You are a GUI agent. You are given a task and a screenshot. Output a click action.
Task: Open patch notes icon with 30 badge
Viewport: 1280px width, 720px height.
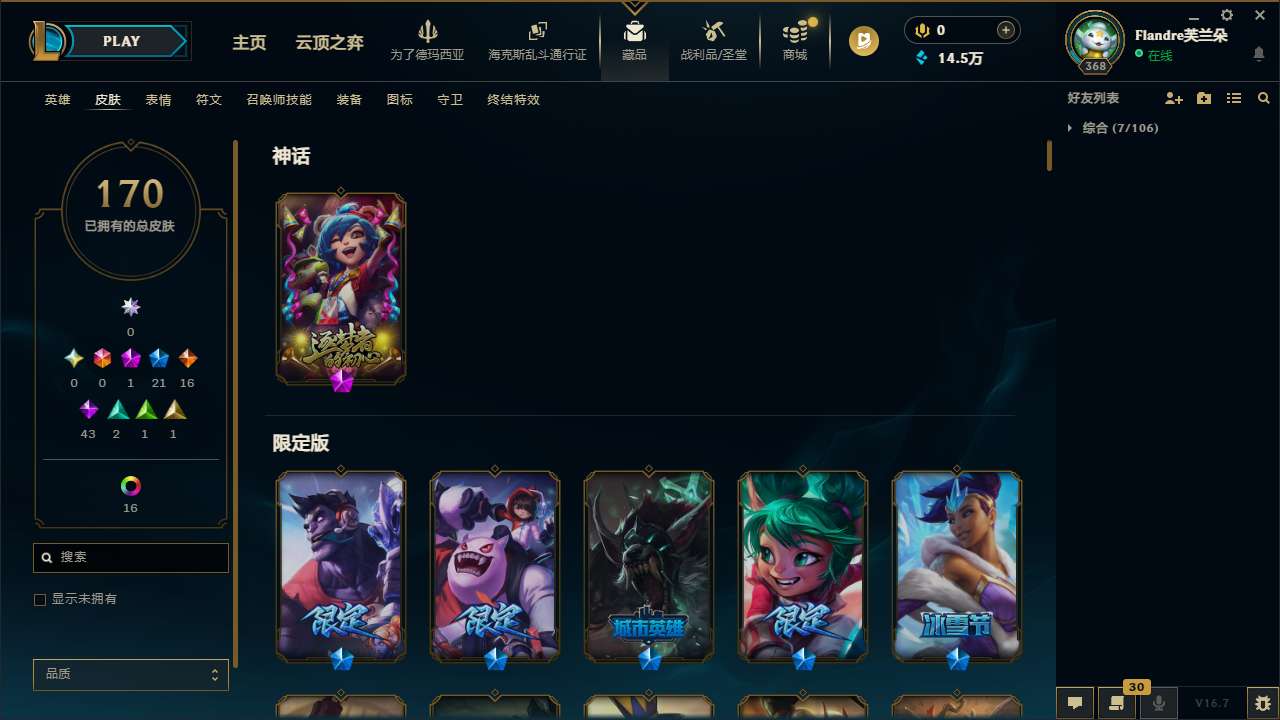pos(1117,701)
